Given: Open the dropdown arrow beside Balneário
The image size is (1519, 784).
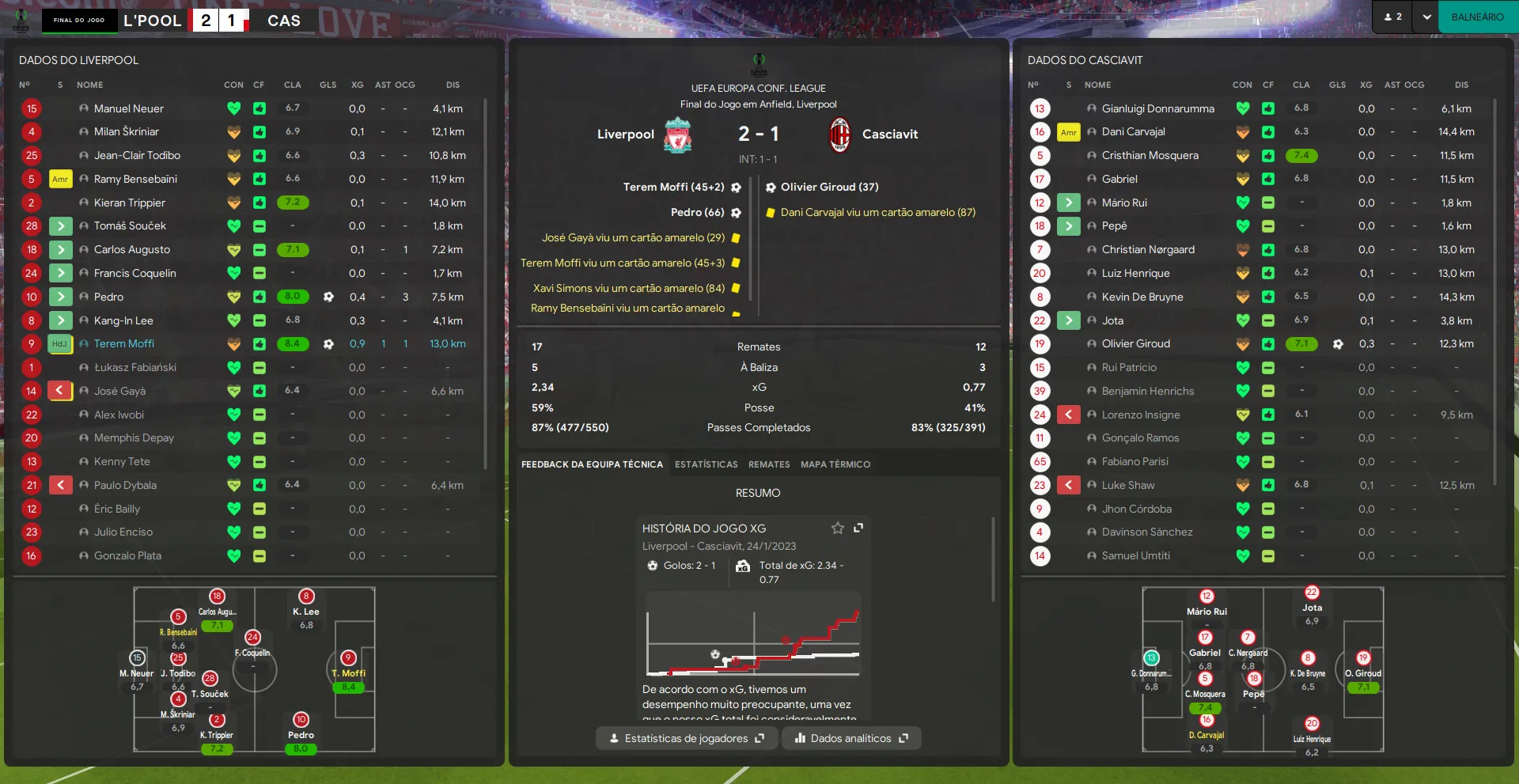Looking at the screenshot, I should click(1426, 17).
